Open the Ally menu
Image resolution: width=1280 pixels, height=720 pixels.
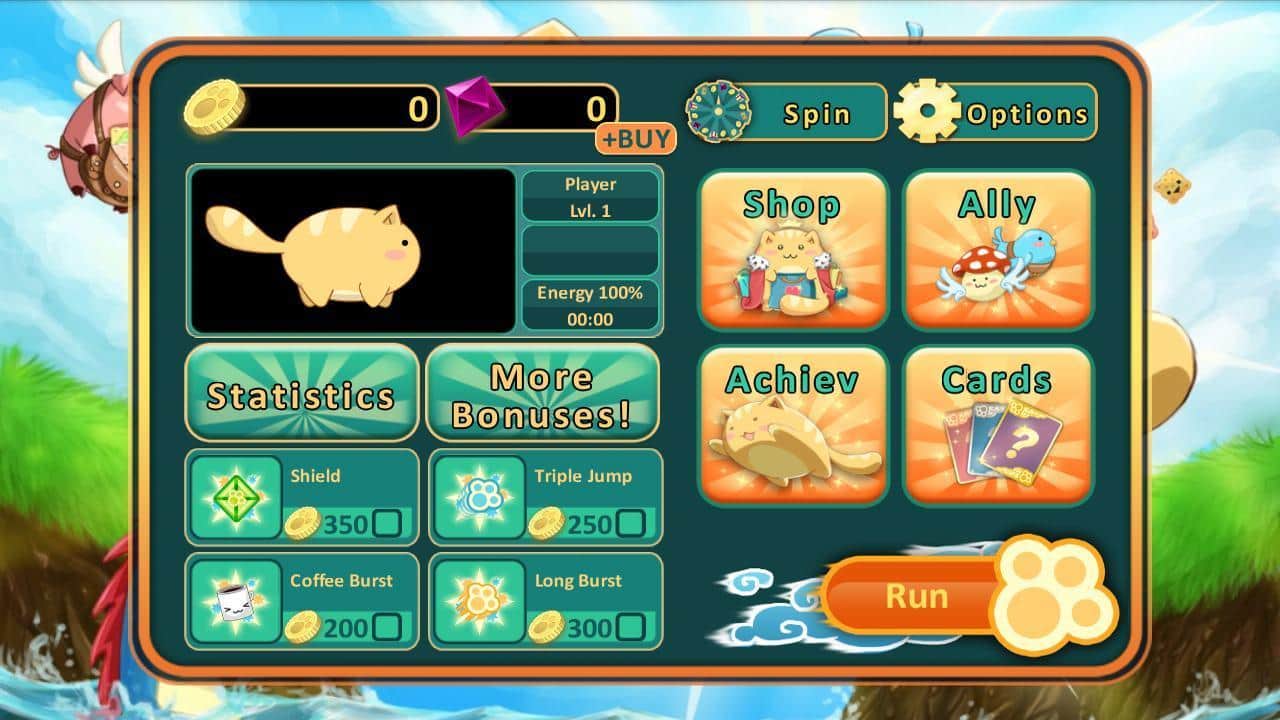998,249
